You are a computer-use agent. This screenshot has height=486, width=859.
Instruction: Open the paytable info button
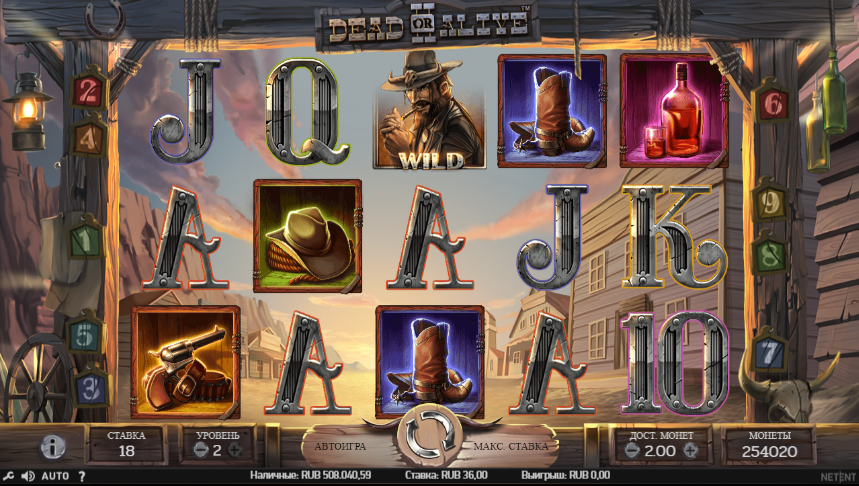52,447
